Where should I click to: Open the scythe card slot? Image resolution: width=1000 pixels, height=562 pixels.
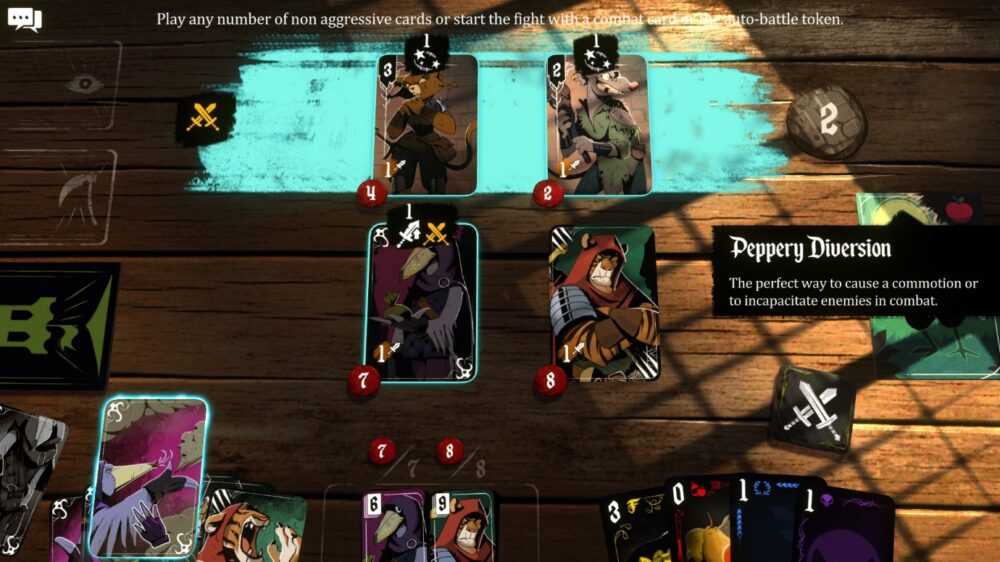pyautogui.click(x=70, y=197)
